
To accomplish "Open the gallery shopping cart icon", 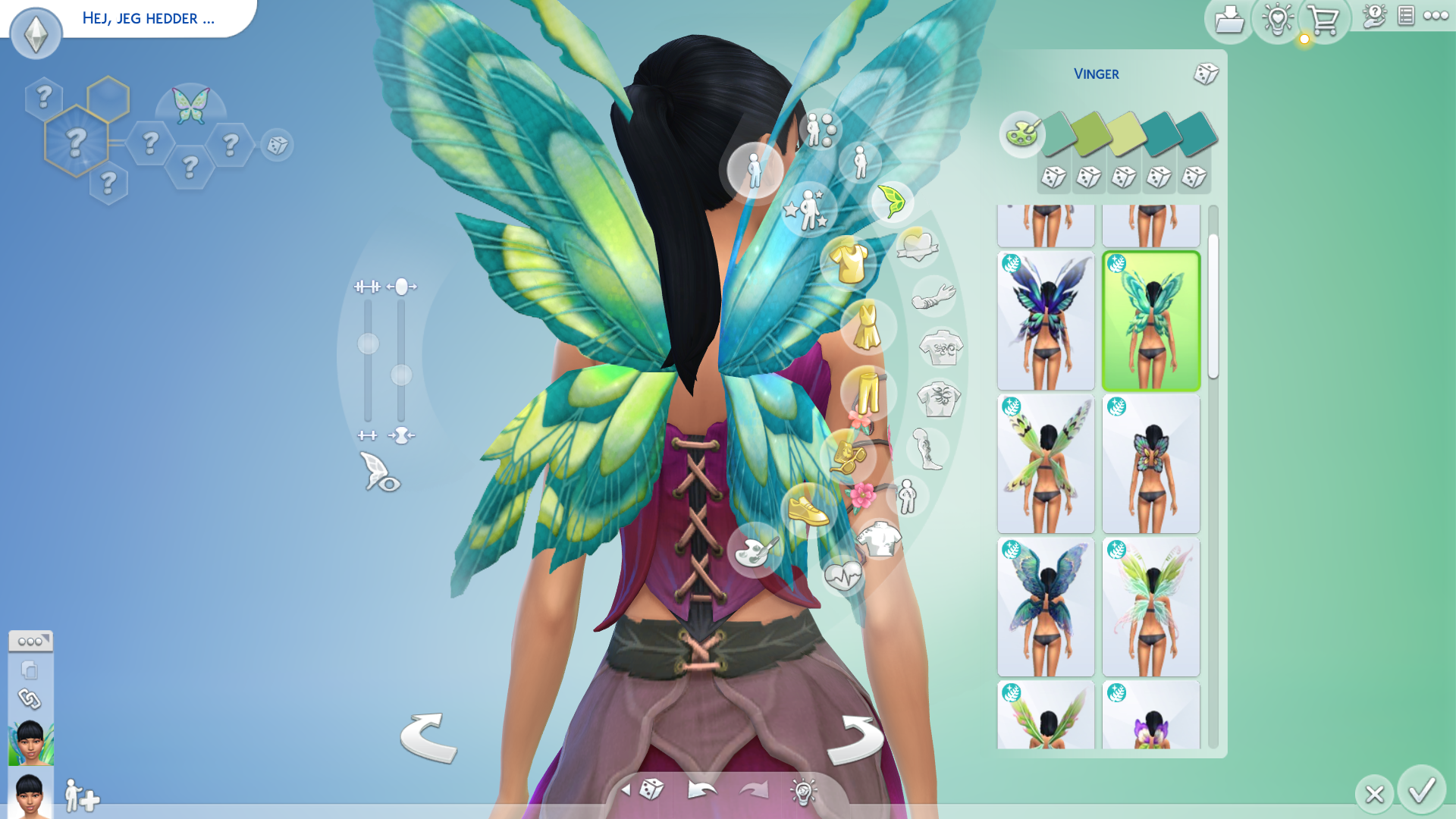I will (1324, 20).
